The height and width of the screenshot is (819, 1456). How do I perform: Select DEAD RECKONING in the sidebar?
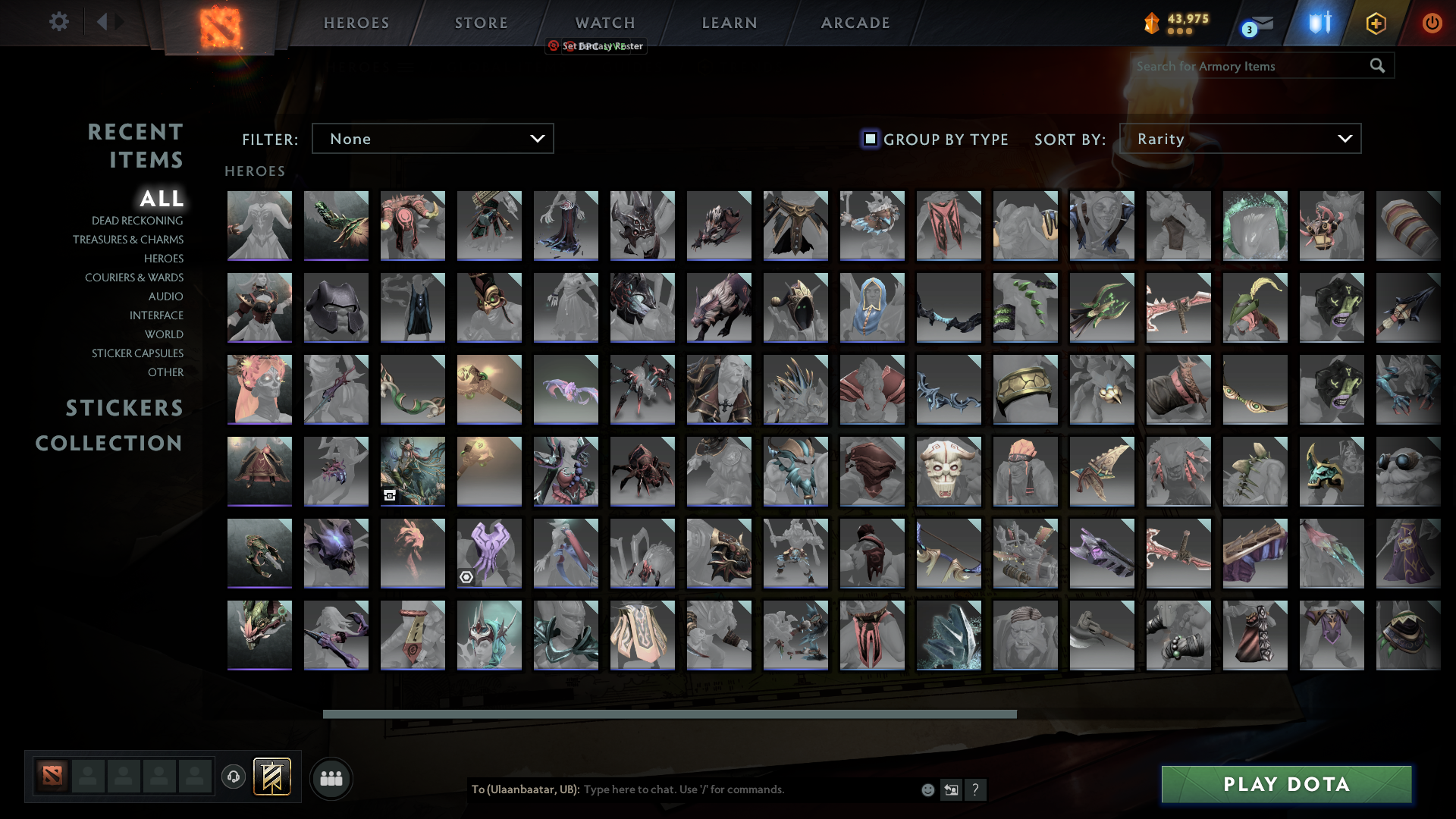point(137,220)
